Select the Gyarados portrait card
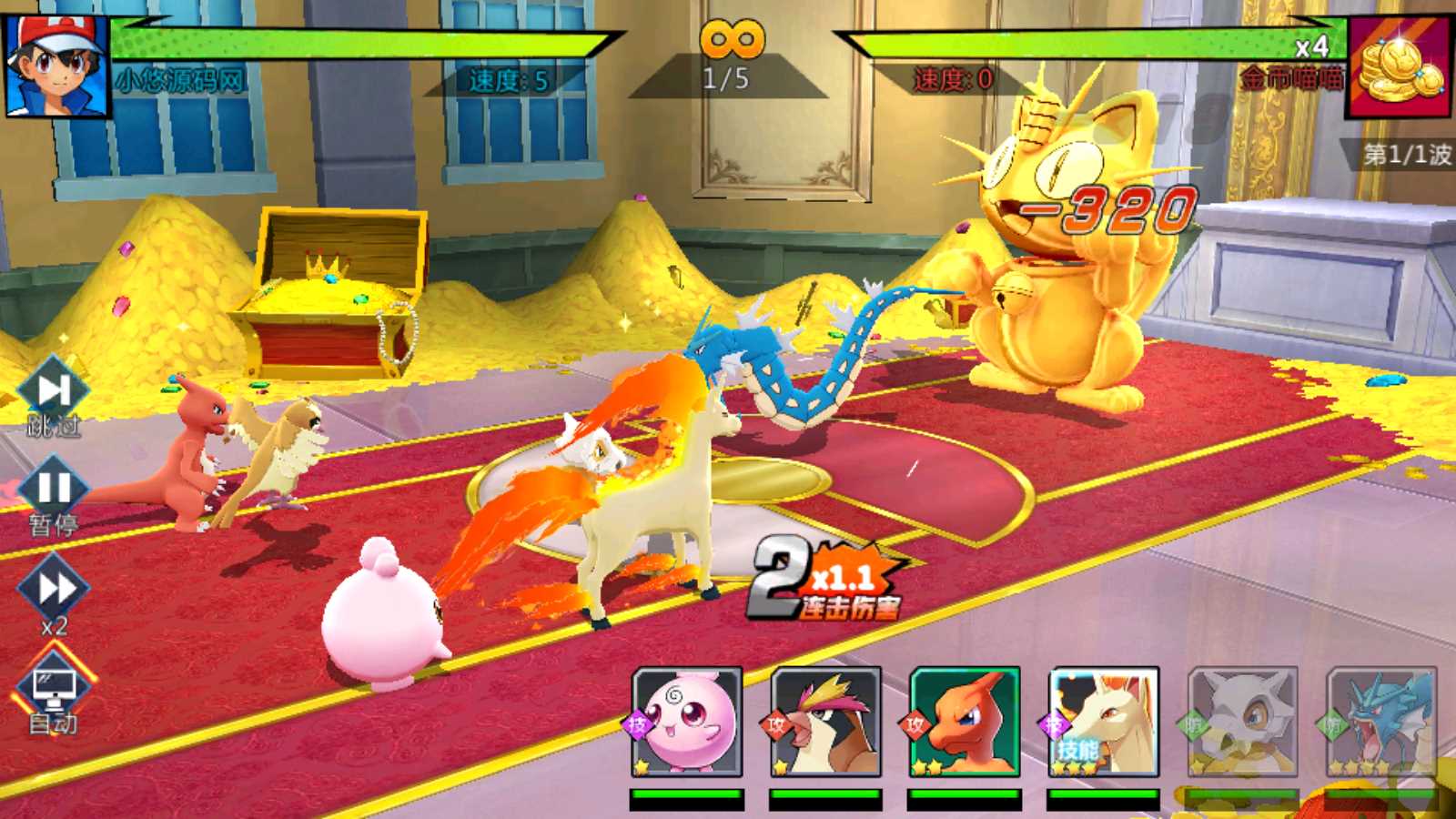Image resolution: width=1456 pixels, height=819 pixels. point(1380,722)
